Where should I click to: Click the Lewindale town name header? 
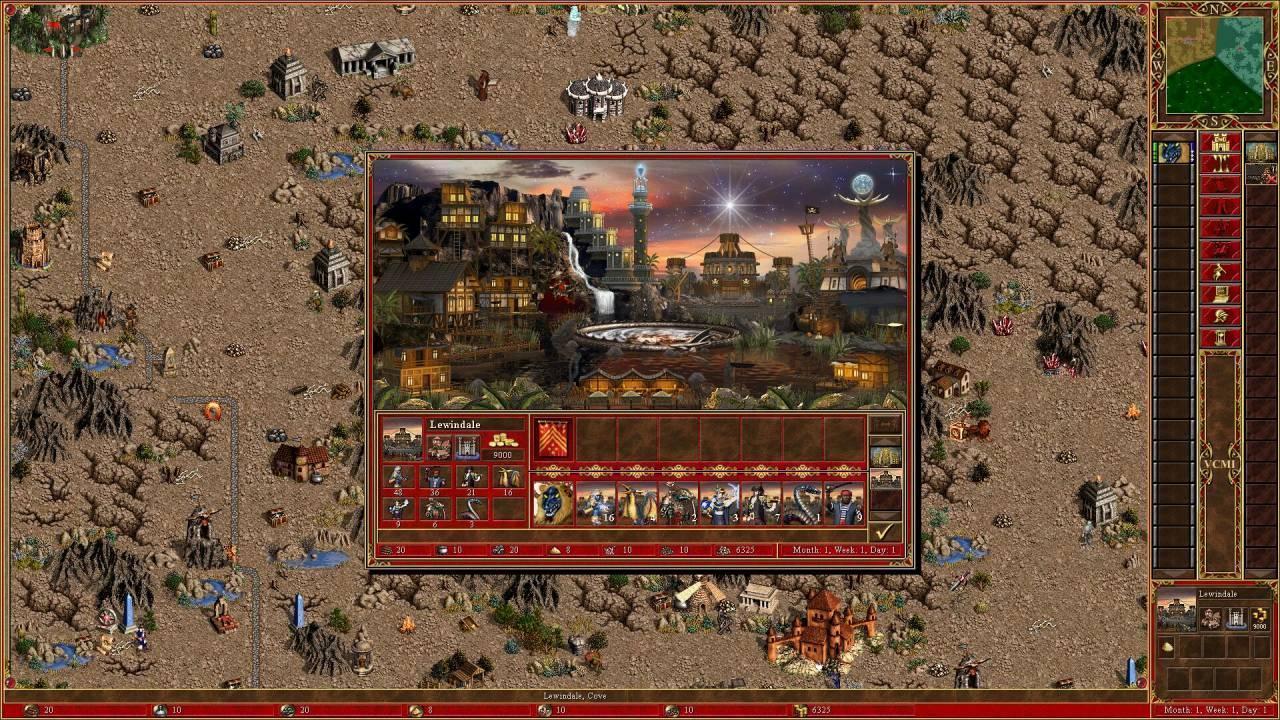(456, 424)
